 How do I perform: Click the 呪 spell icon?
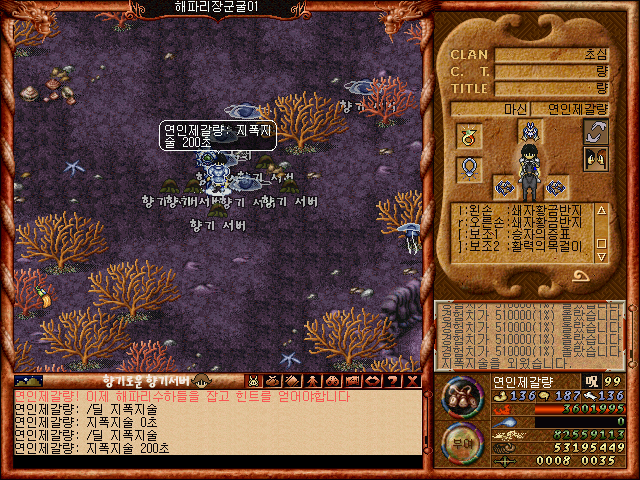coord(591,381)
